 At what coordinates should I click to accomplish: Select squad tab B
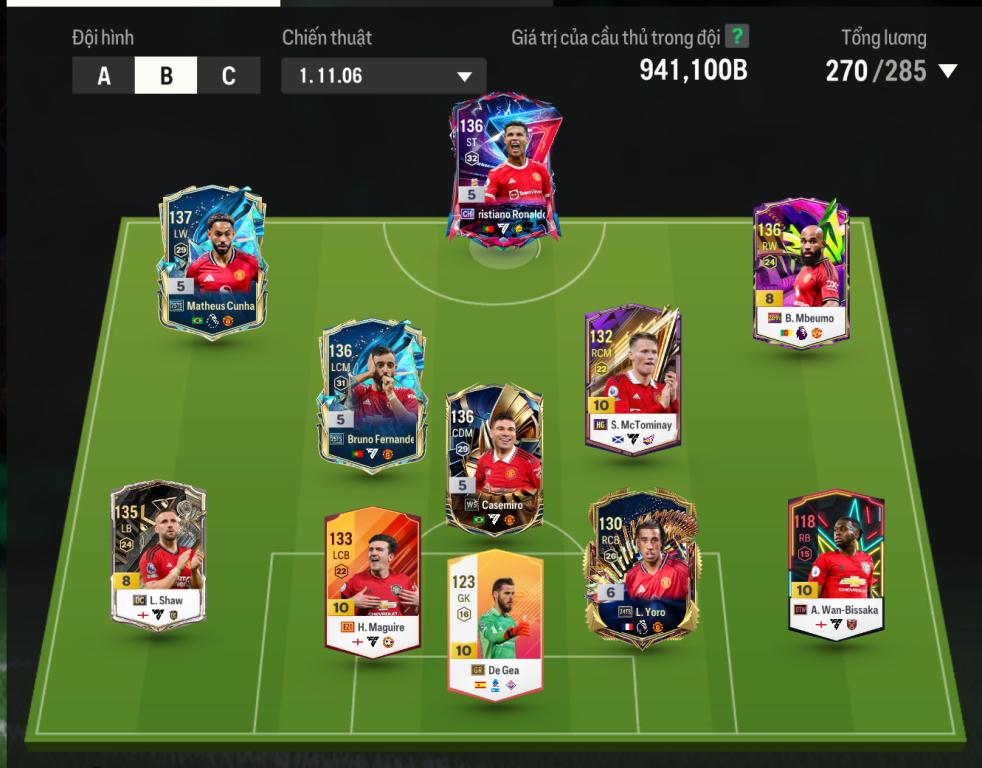[166, 76]
